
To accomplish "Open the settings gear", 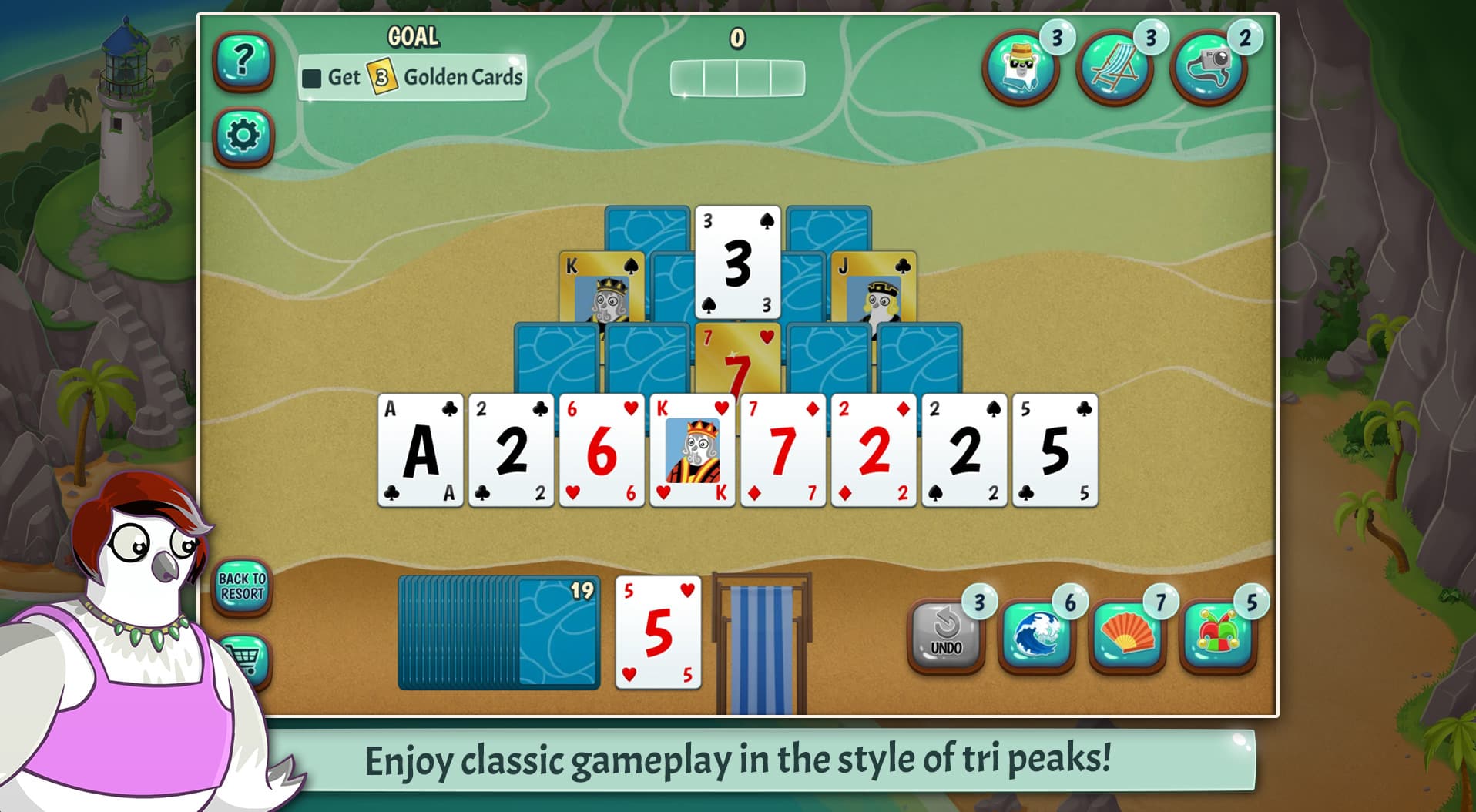I will [243, 135].
